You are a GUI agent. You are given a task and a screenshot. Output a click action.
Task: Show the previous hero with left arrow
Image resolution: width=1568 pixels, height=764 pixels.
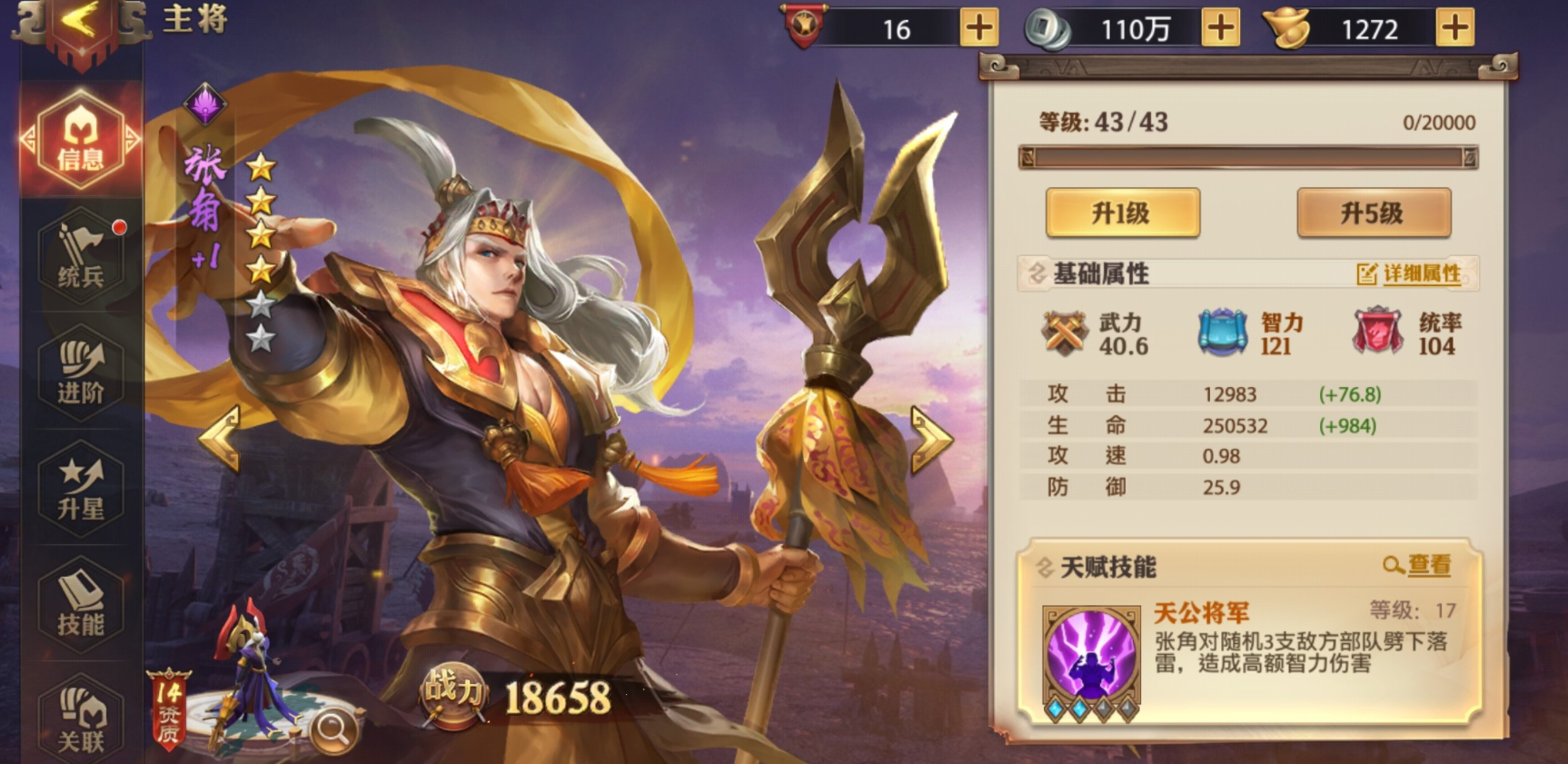coord(221,438)
